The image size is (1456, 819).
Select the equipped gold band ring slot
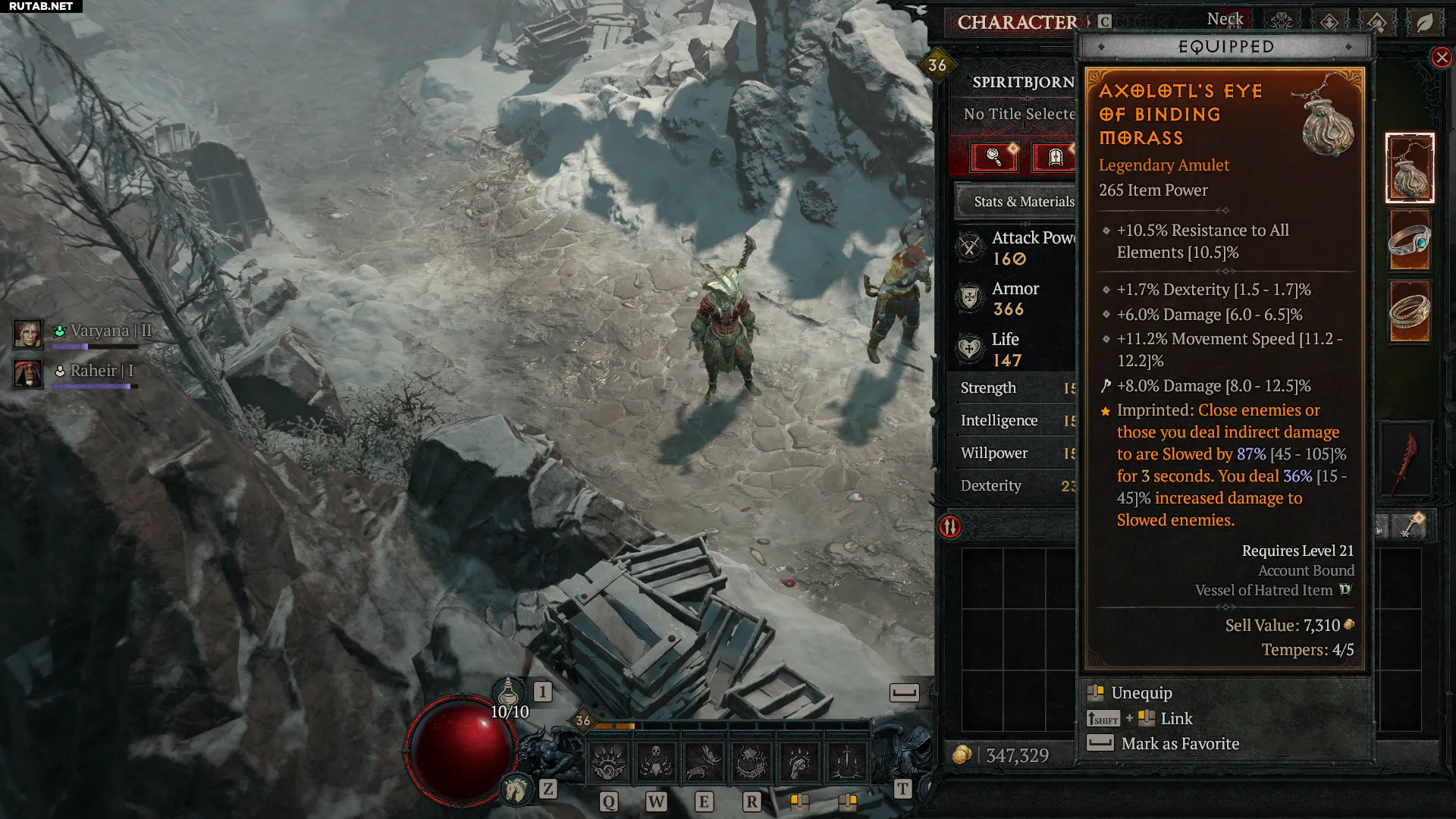[1409, 311]
